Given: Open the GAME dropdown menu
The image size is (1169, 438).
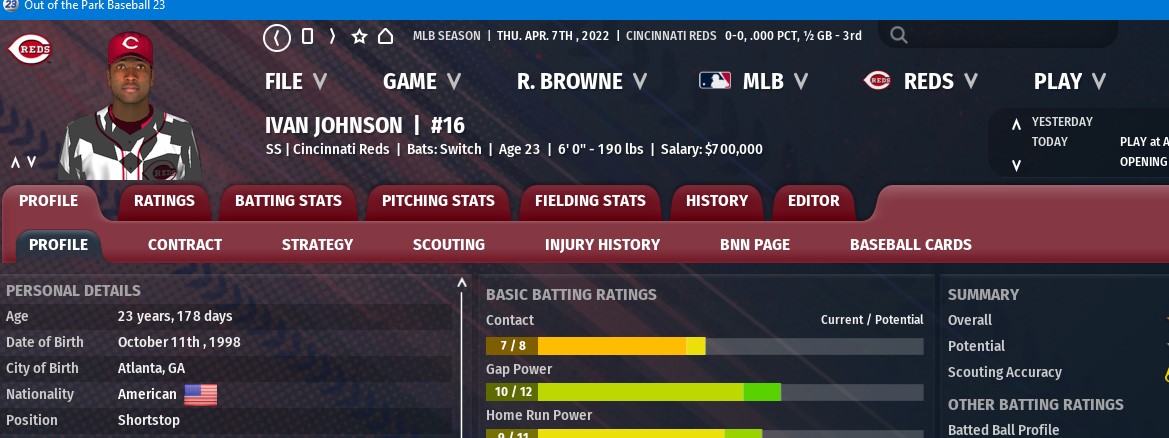Looking at the screenshot, I should pos(421,82).
